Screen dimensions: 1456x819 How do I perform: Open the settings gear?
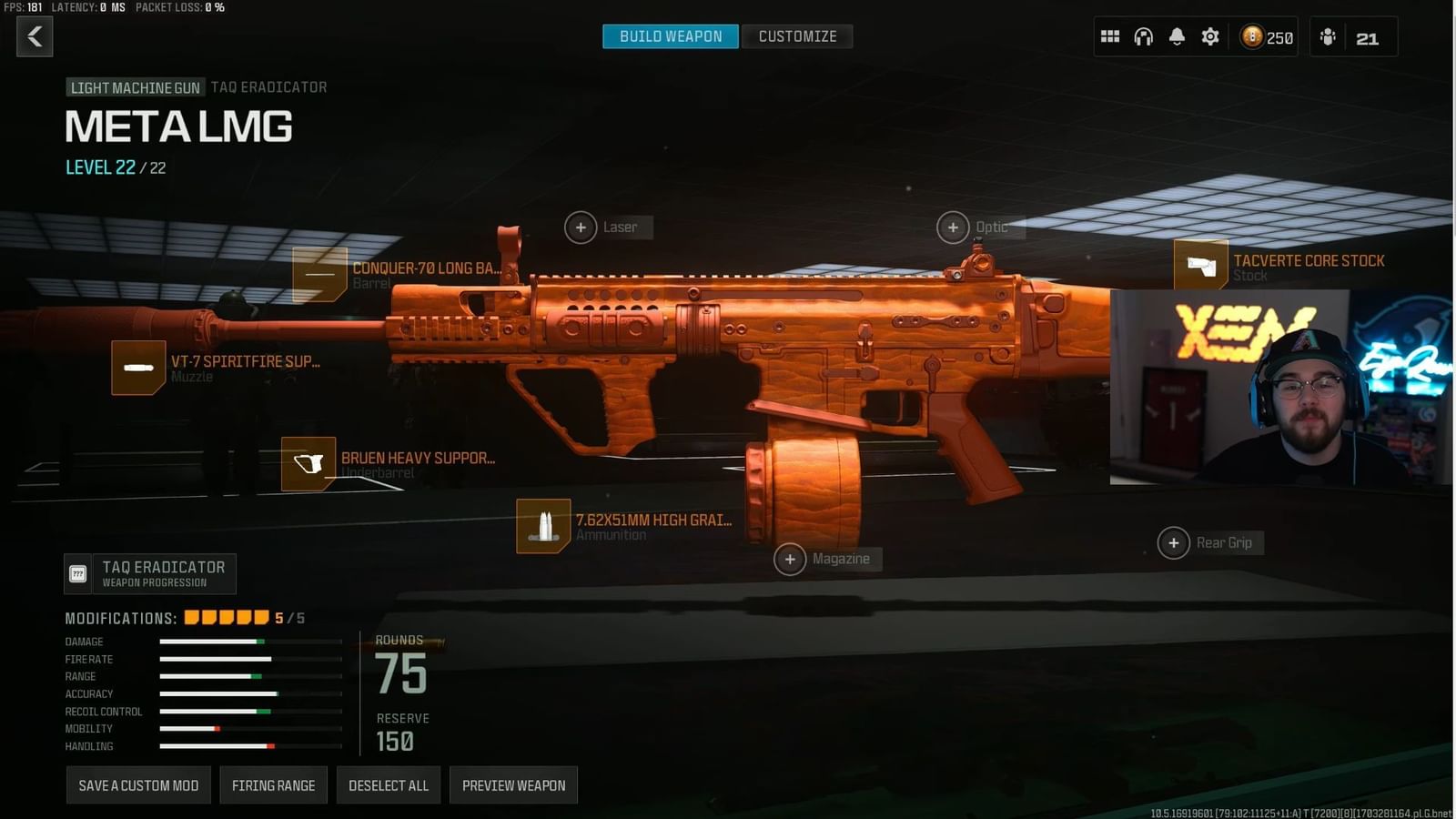[1210, 36]
